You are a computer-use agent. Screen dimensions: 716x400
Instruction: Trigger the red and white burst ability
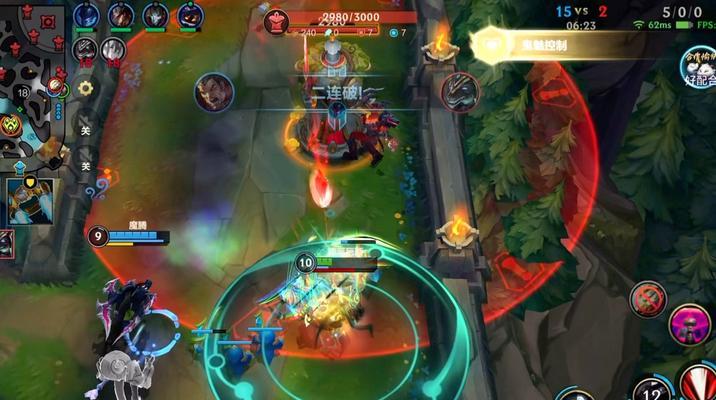coord(696,385)
